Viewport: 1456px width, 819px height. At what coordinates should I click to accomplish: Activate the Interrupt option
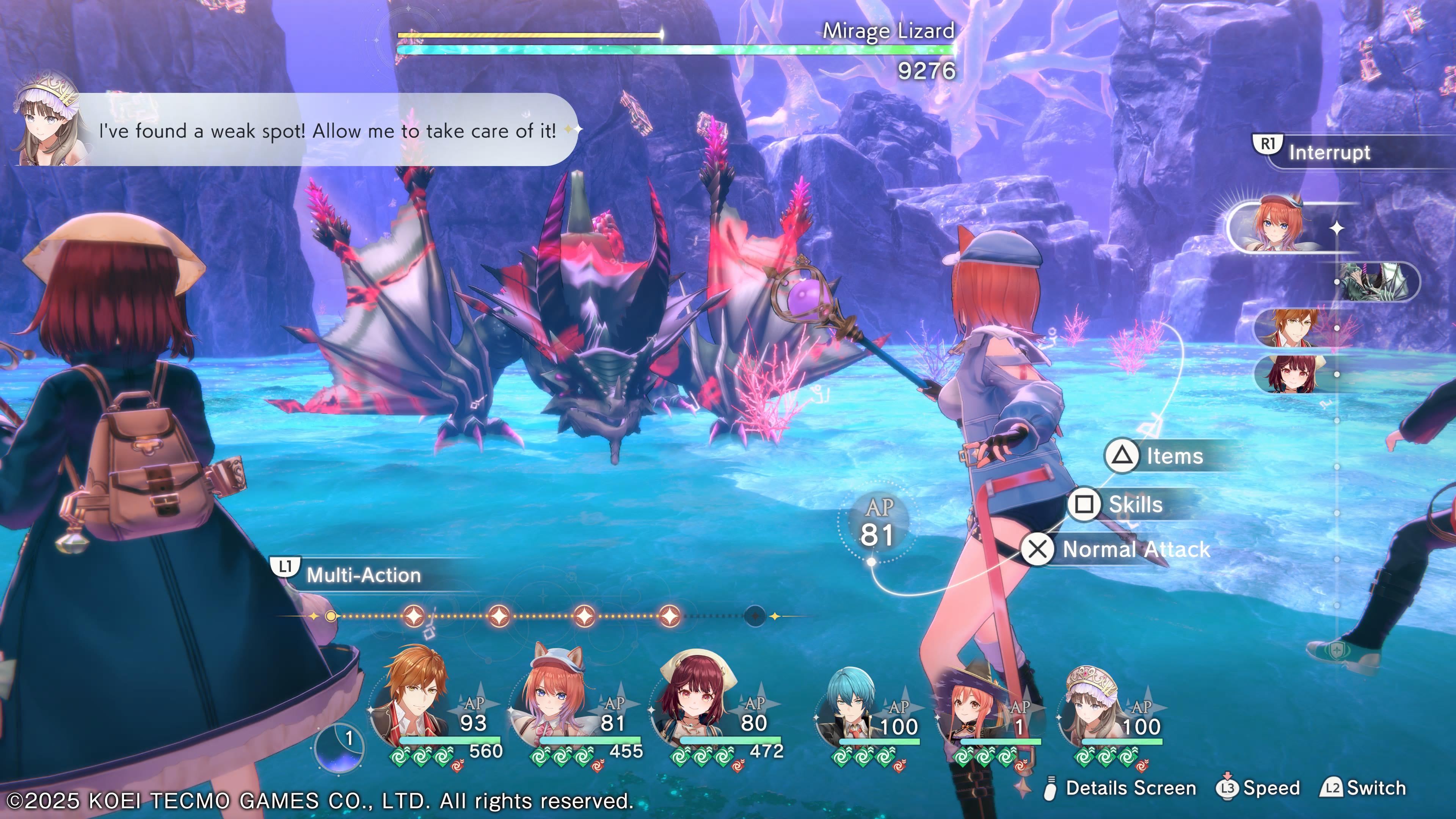[1328, 152]
